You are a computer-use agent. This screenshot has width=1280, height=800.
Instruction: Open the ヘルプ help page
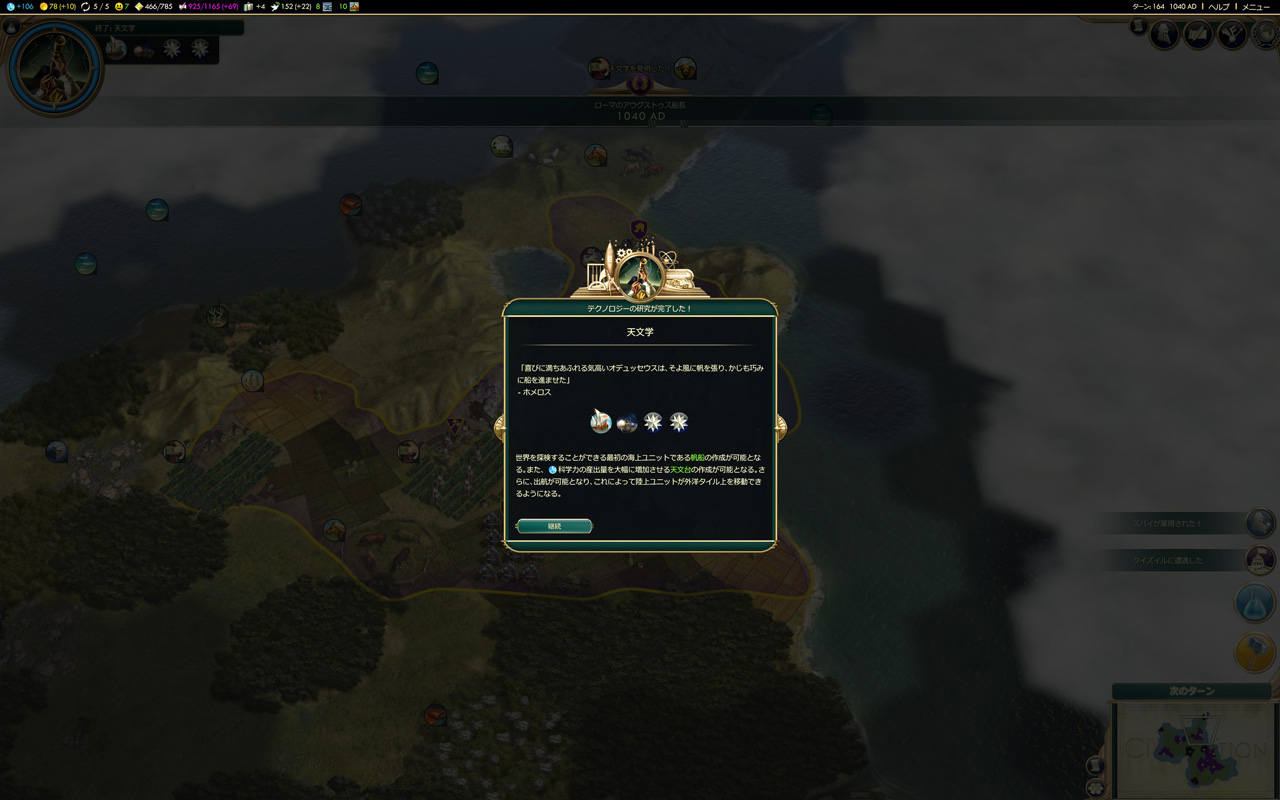pos(1219,7)
